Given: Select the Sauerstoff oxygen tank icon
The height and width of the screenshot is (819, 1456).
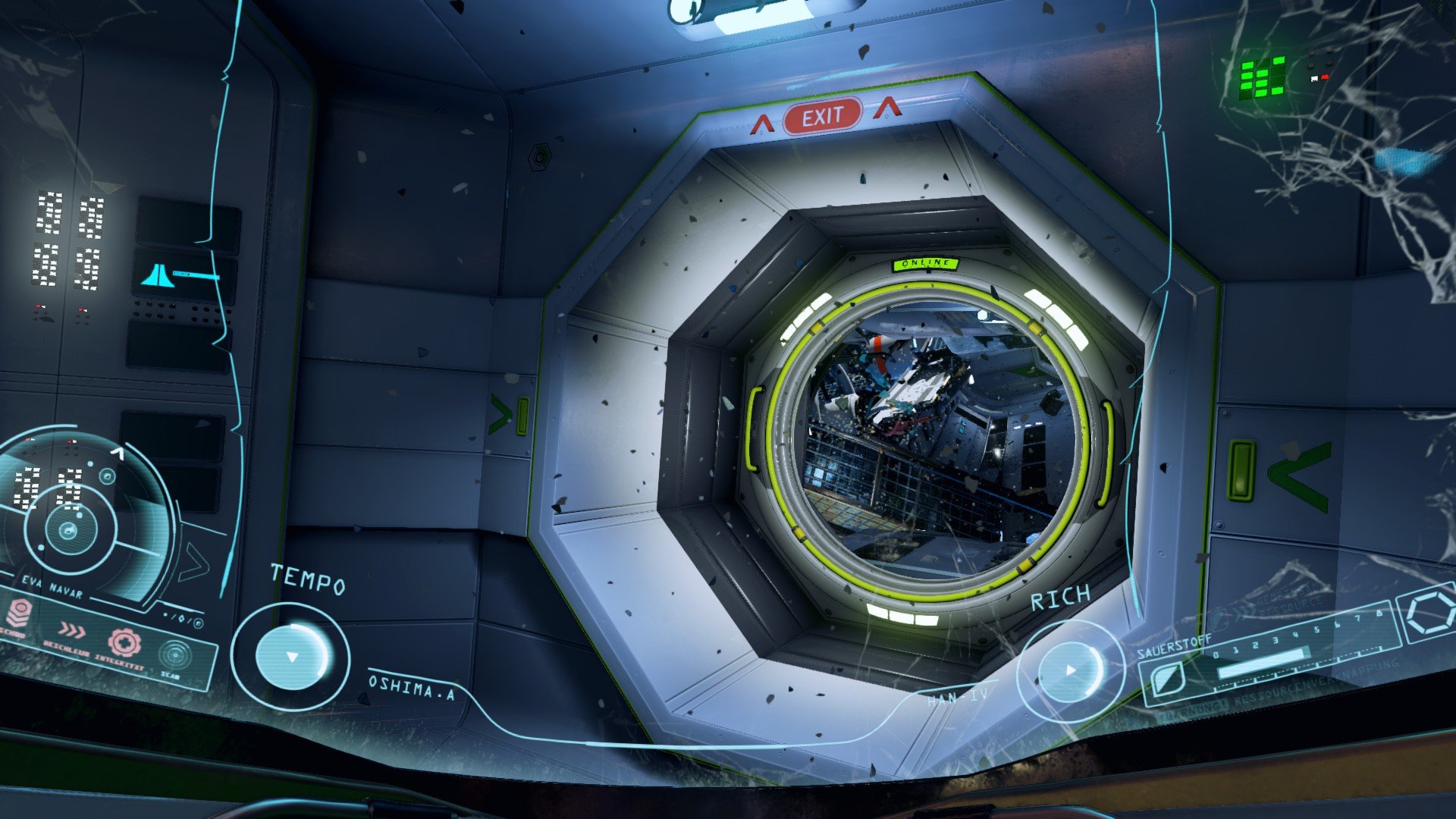Looking at the screenshot, I should click(1168, 676).
